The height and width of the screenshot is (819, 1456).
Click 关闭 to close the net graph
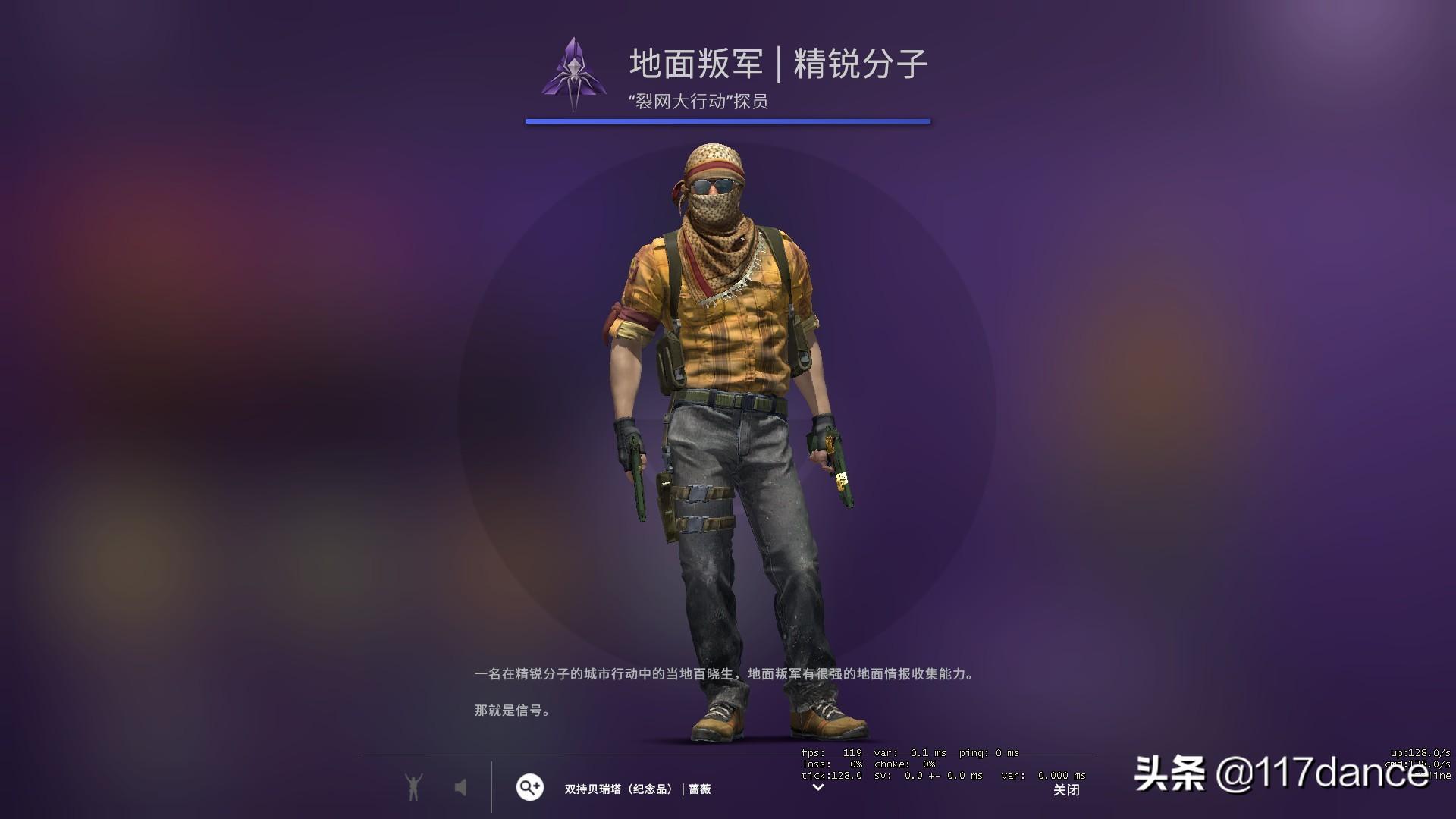point(1066,790)
